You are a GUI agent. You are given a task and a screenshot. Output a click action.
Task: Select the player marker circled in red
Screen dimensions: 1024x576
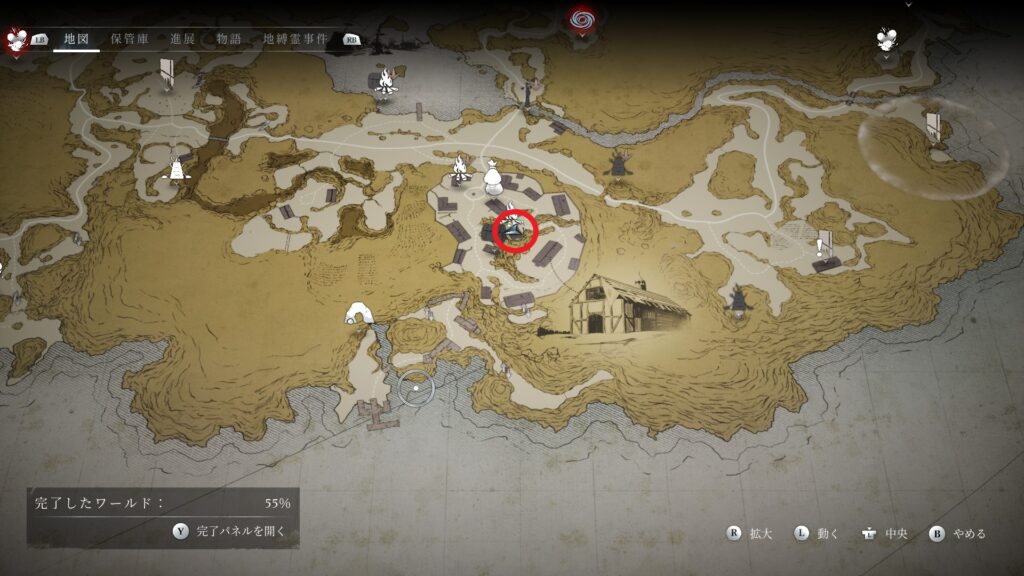tap(514, 231)
